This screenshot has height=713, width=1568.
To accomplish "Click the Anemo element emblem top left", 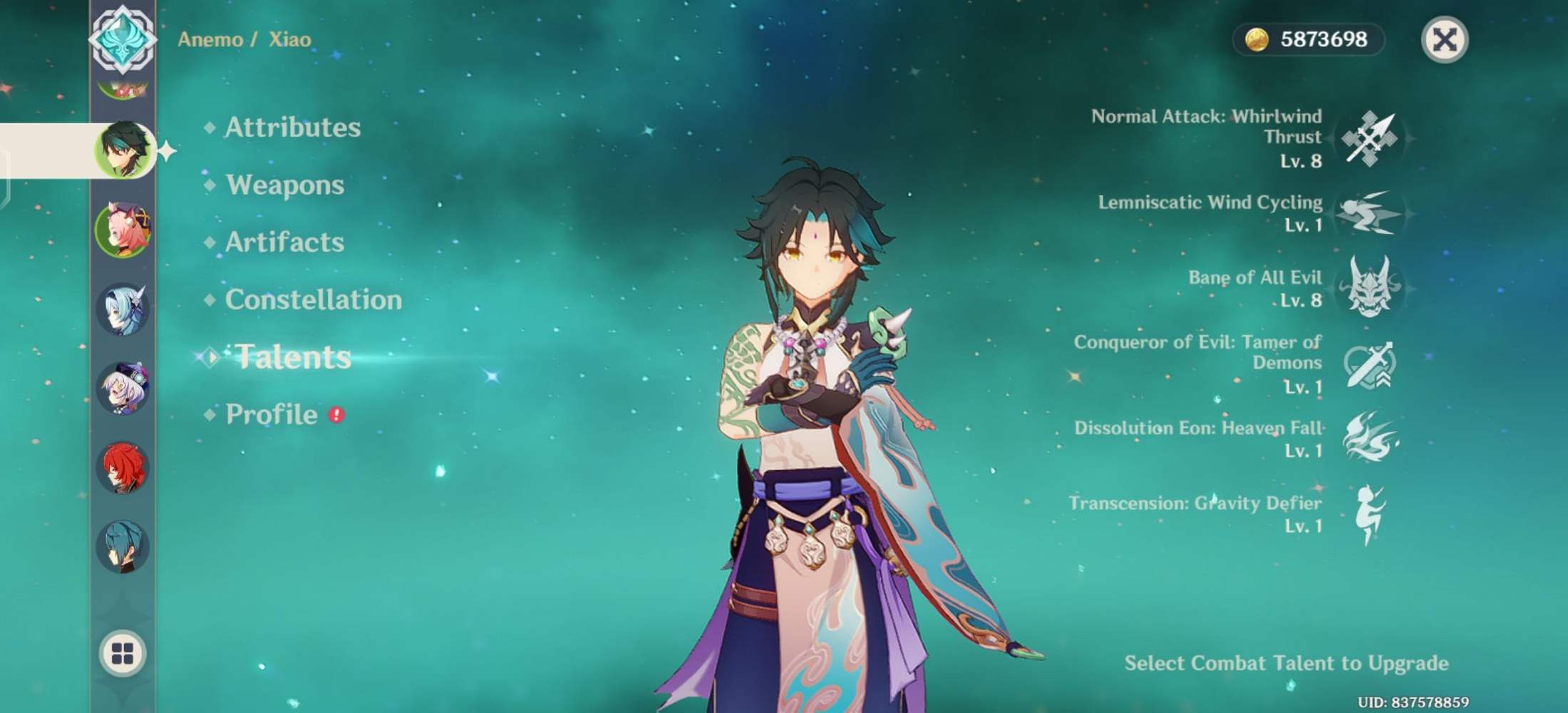I will (x=123, y=39).
